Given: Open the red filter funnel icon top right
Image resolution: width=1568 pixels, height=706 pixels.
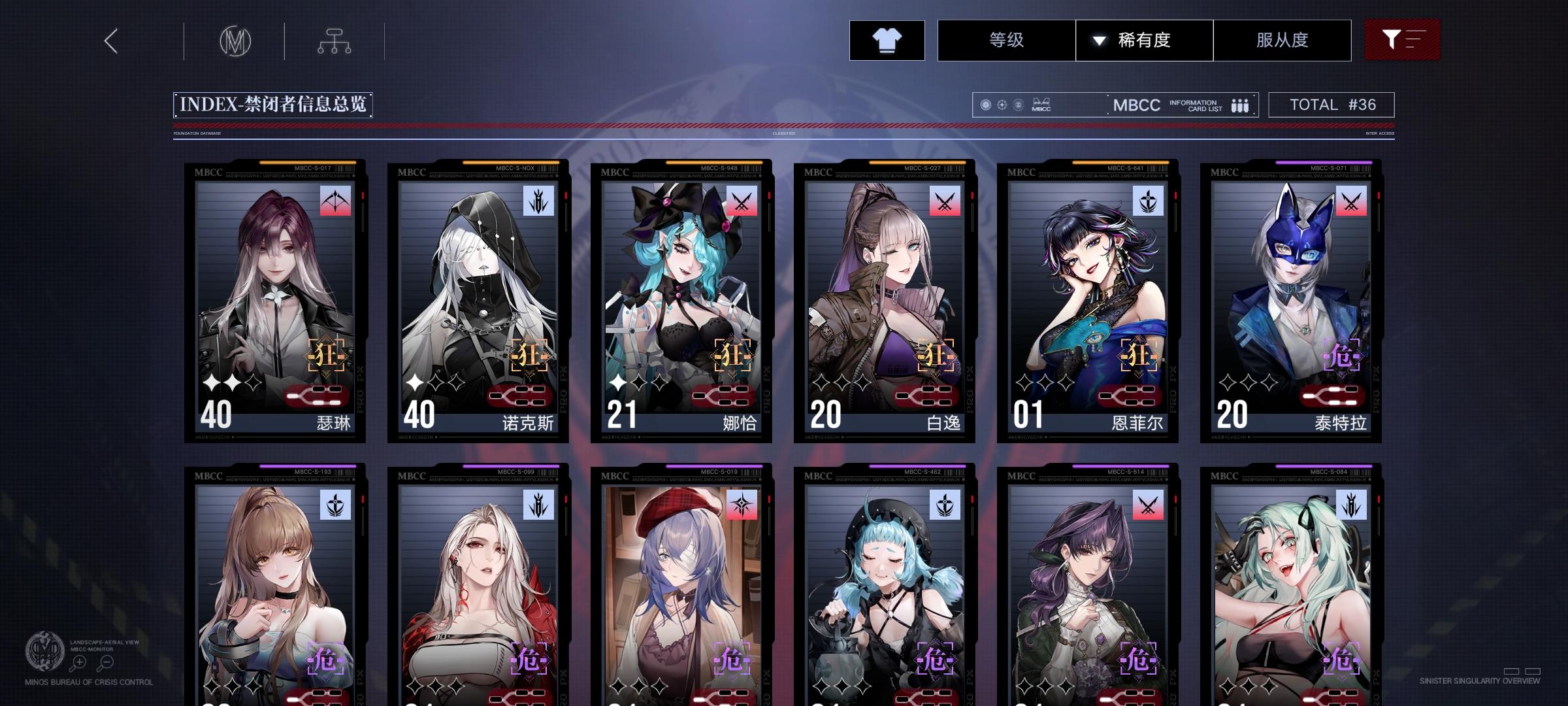Looking at the screenshot, I should tap(1402, 40).
